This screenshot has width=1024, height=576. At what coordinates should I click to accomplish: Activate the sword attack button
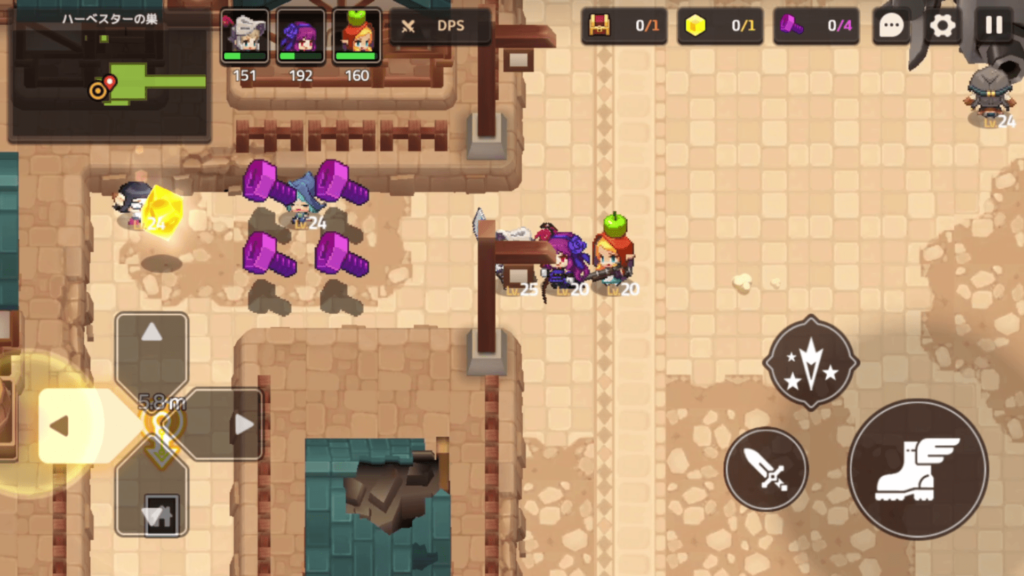pos(765,469)
